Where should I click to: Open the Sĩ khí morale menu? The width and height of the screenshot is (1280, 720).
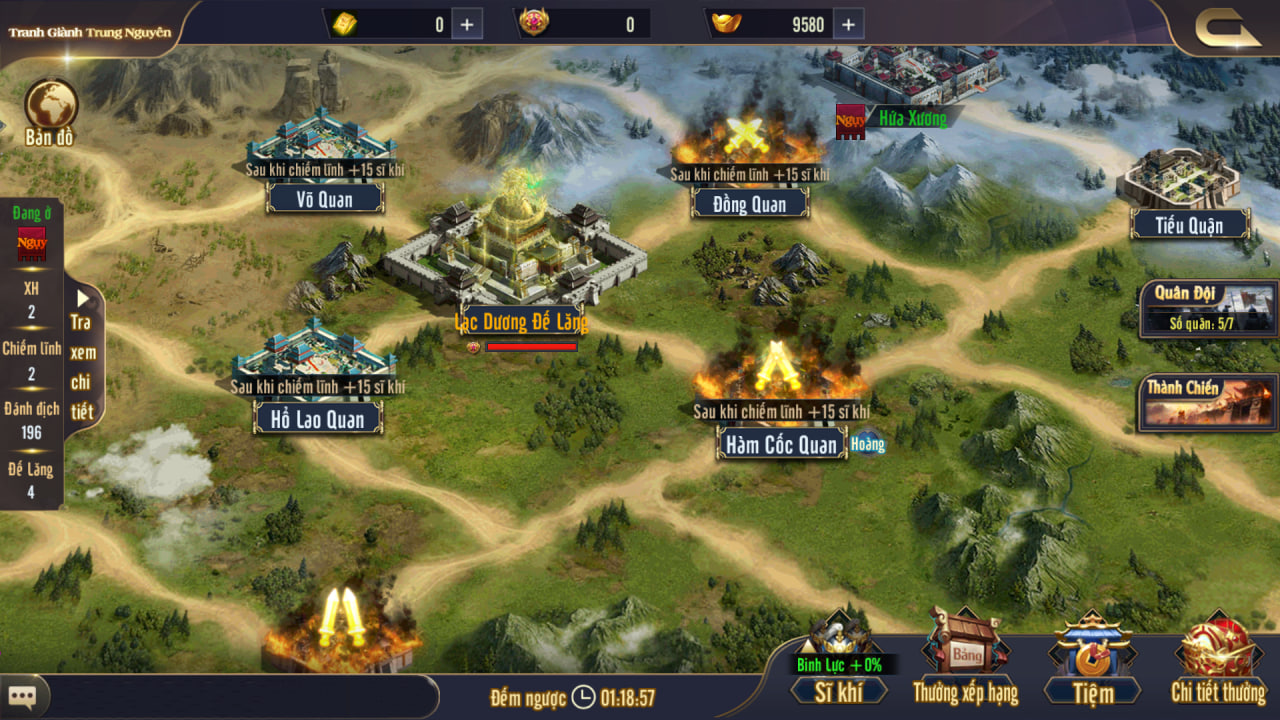point(839,690)
